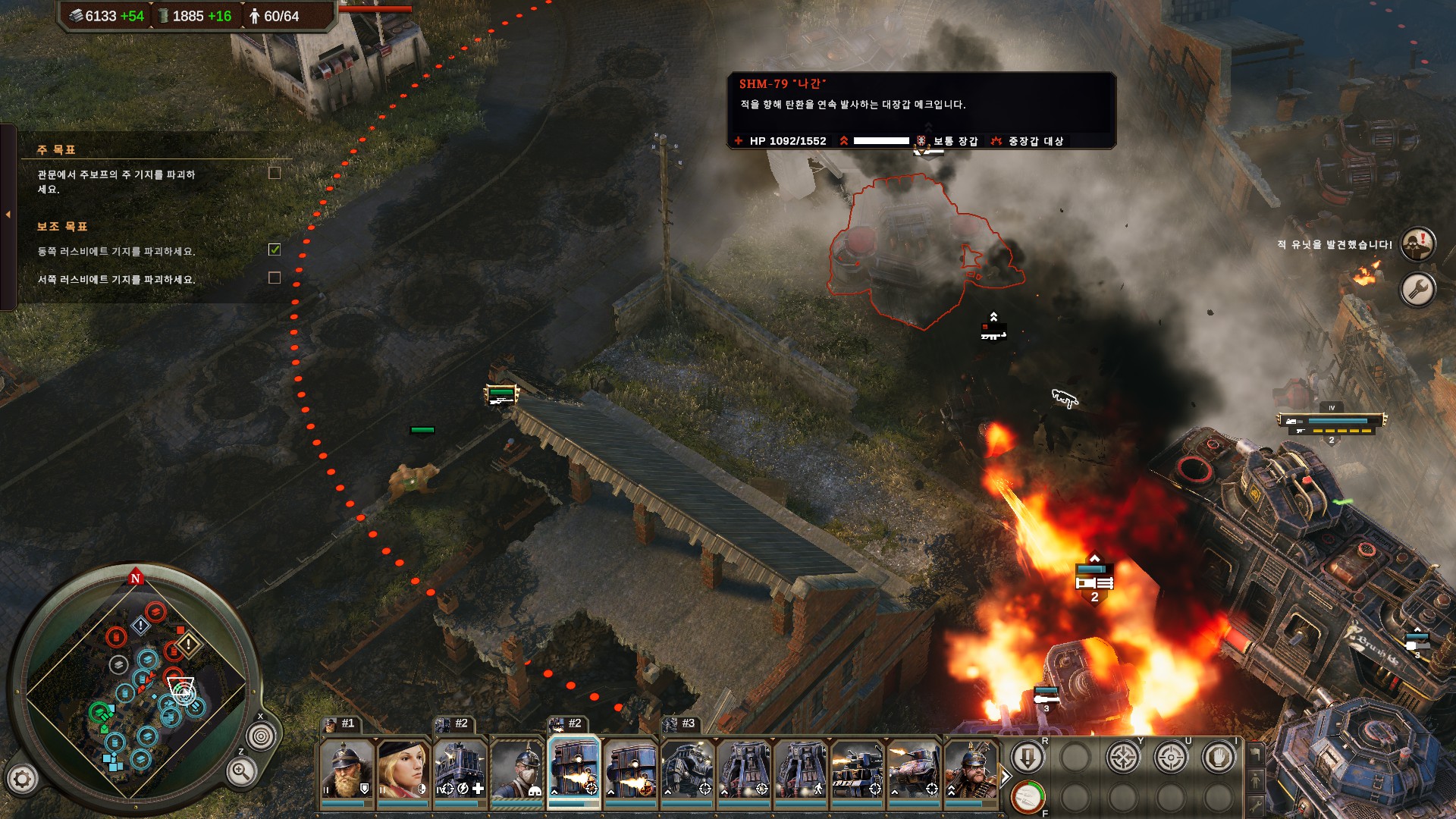
Task: Activate the converging arrows command
Action: pyautogui.click(x=1123, y=757)
